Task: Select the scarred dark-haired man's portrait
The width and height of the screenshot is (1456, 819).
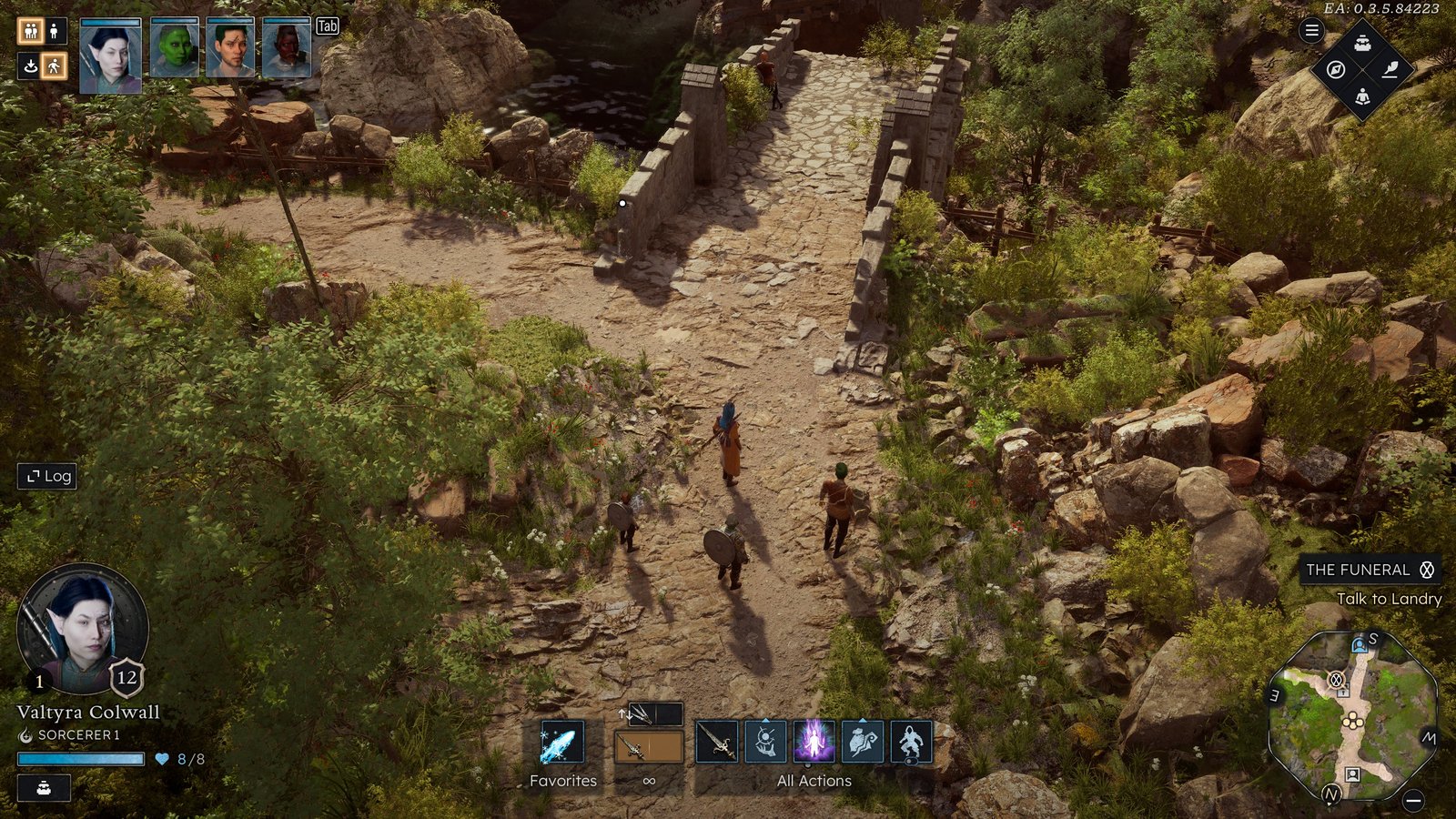Action: pyautogui.click(x=230, y=48)
